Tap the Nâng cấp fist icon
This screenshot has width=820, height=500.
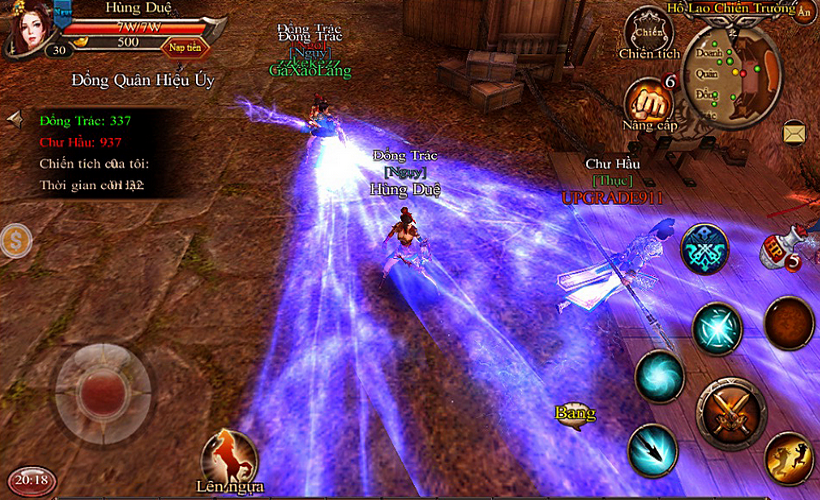point(649,101)
